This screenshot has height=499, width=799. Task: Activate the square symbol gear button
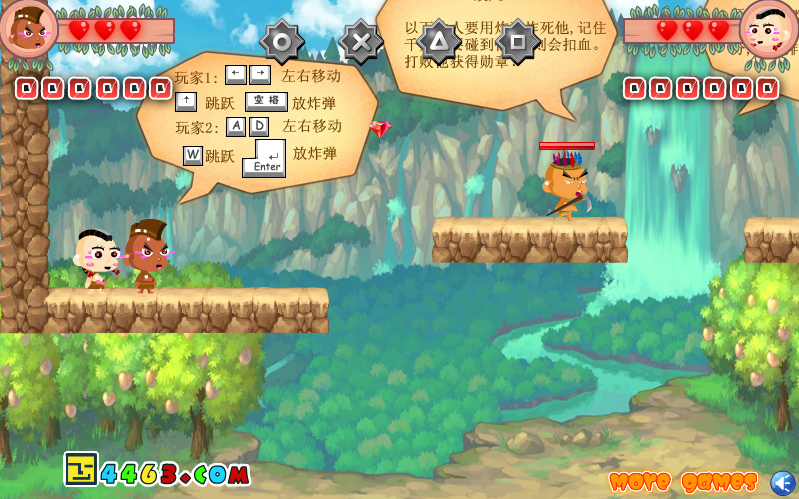517,41
